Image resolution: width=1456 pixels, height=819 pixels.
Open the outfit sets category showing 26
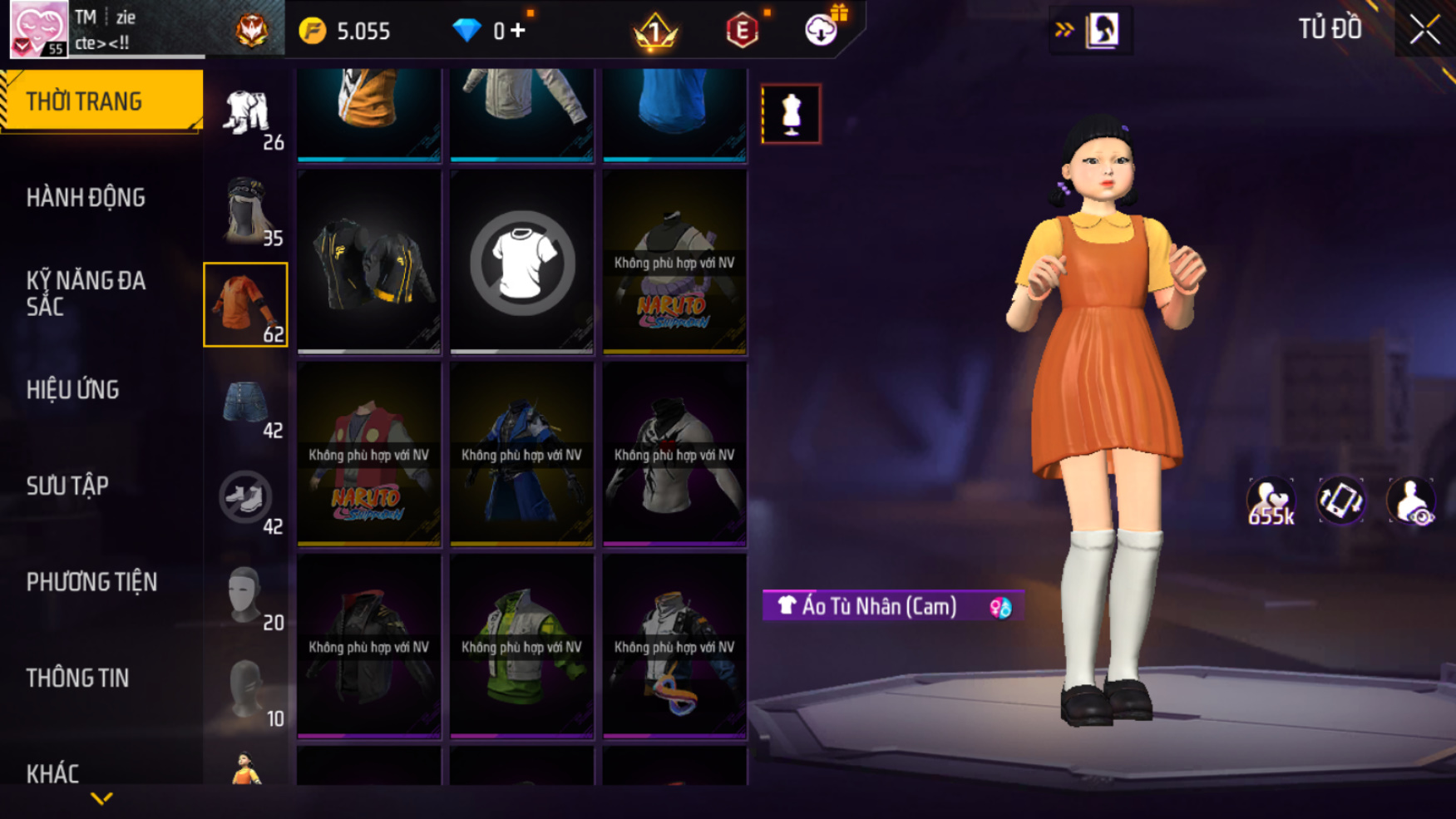pos(246,116)
